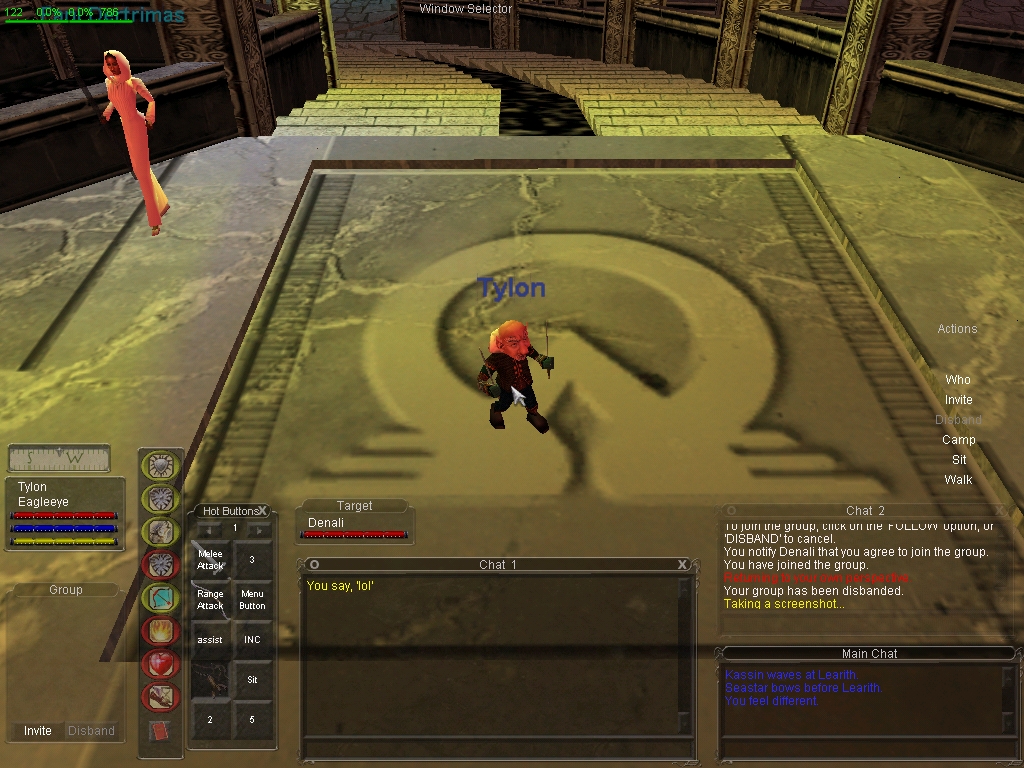
Task: Click the Melee Attack hot button
Action: point(211,560)
